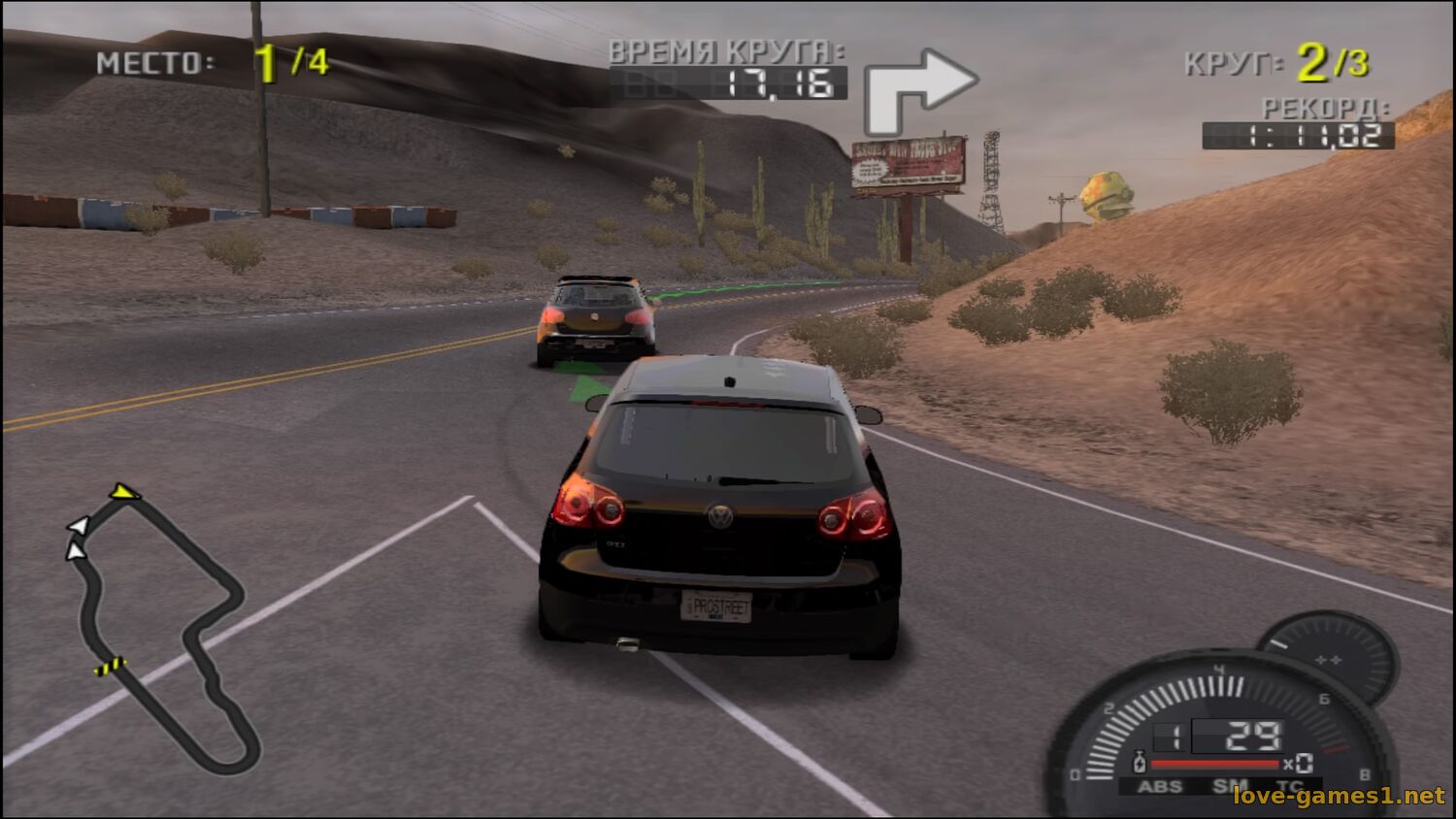Open the love-games1.net watermark link
The image size is (1456, 819).
1339,797
